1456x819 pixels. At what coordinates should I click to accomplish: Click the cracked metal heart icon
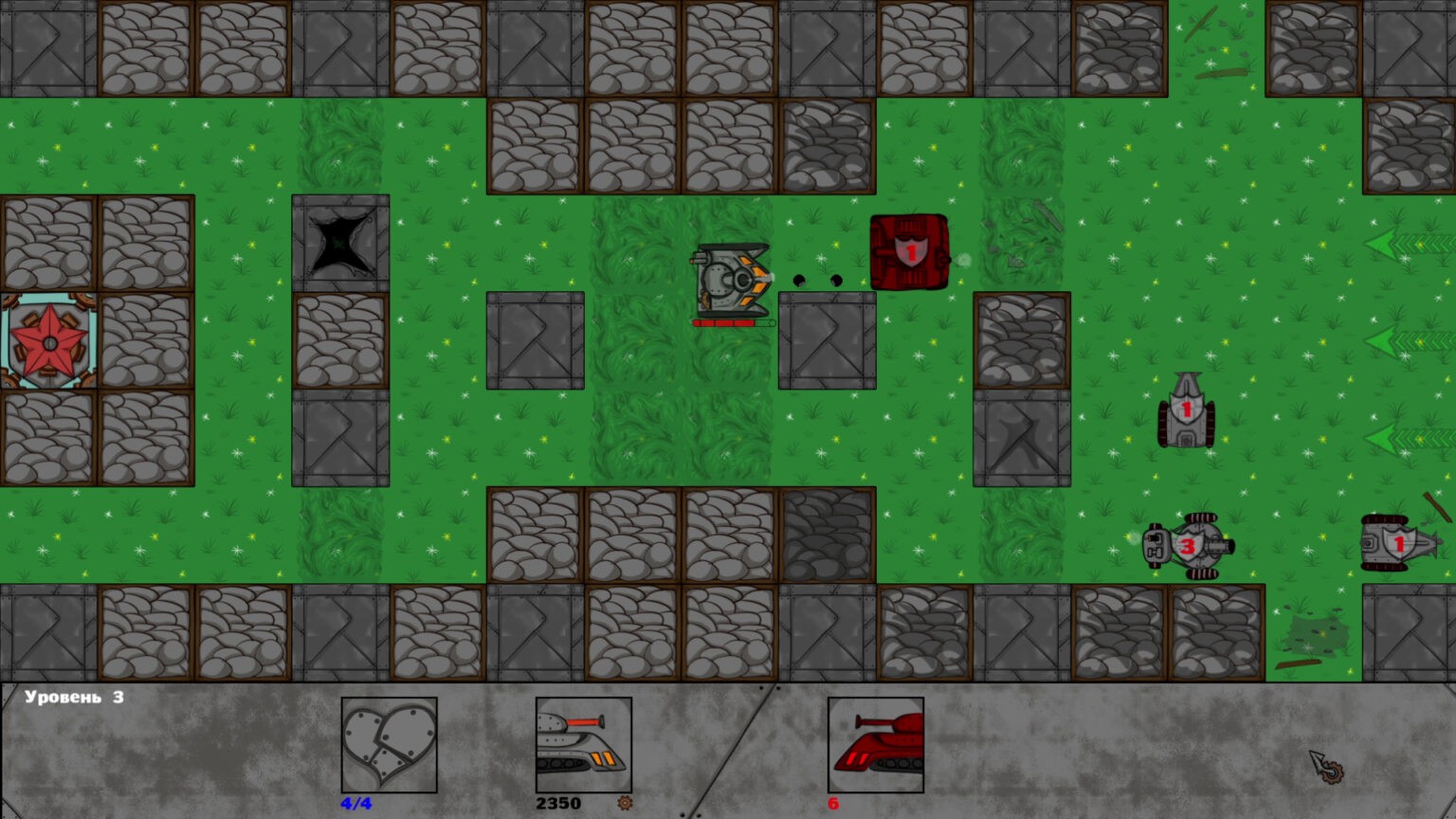[389, 745]
